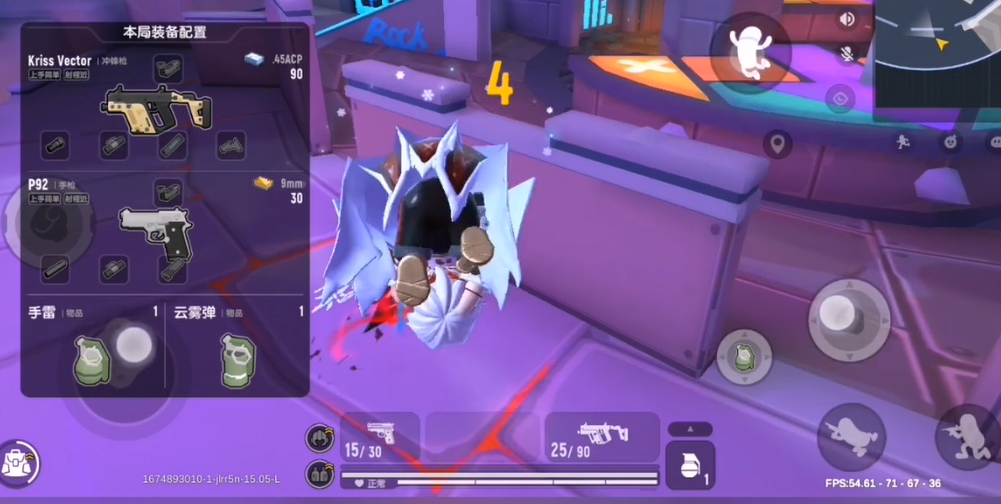The height and width of the screenshot is (504, 1001).
Task: Switch to the Kriss Vector hotbar slot
Action: point(602,439)
